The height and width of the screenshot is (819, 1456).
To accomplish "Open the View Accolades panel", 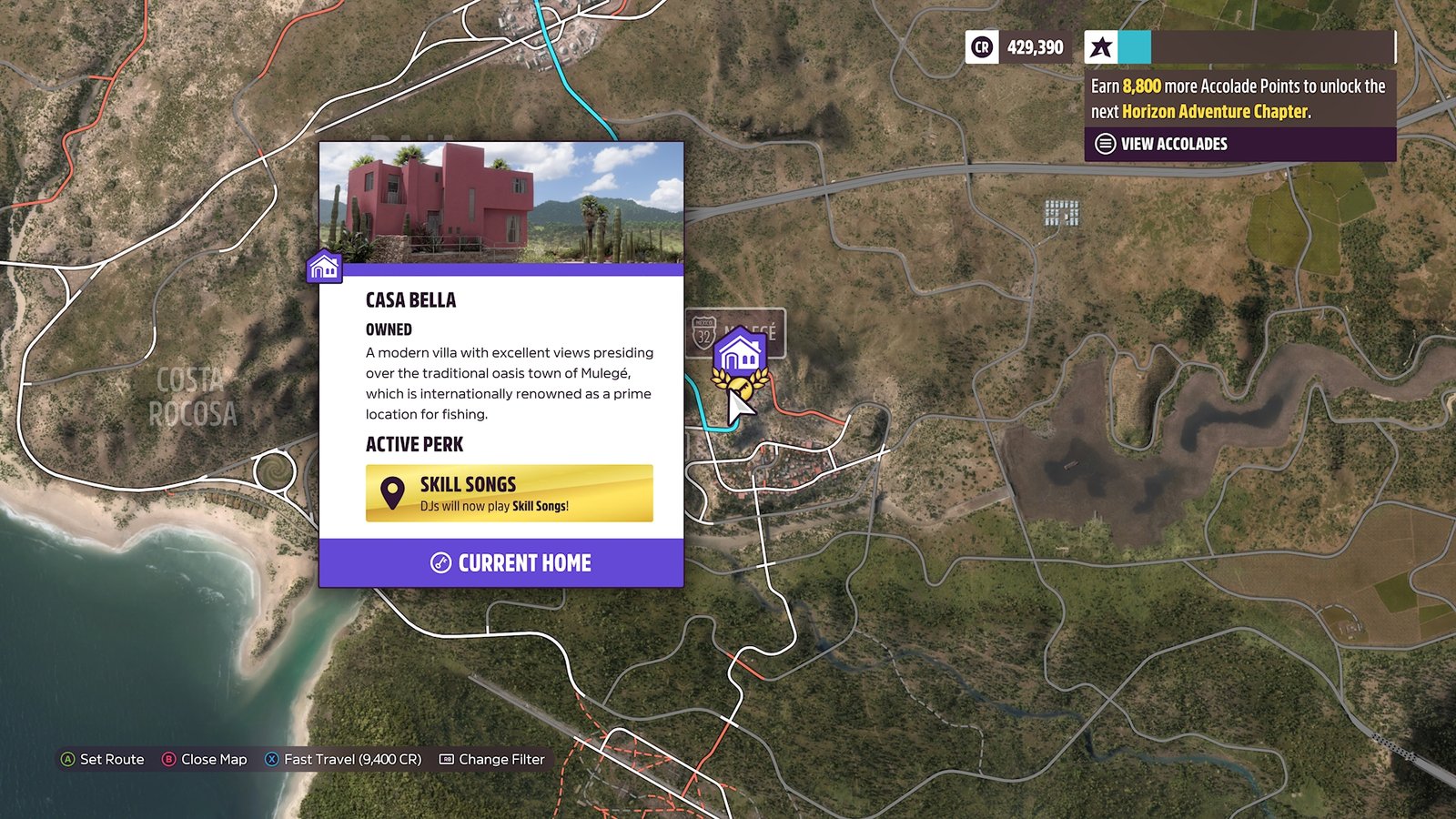I will click(x=1173, y=144).
